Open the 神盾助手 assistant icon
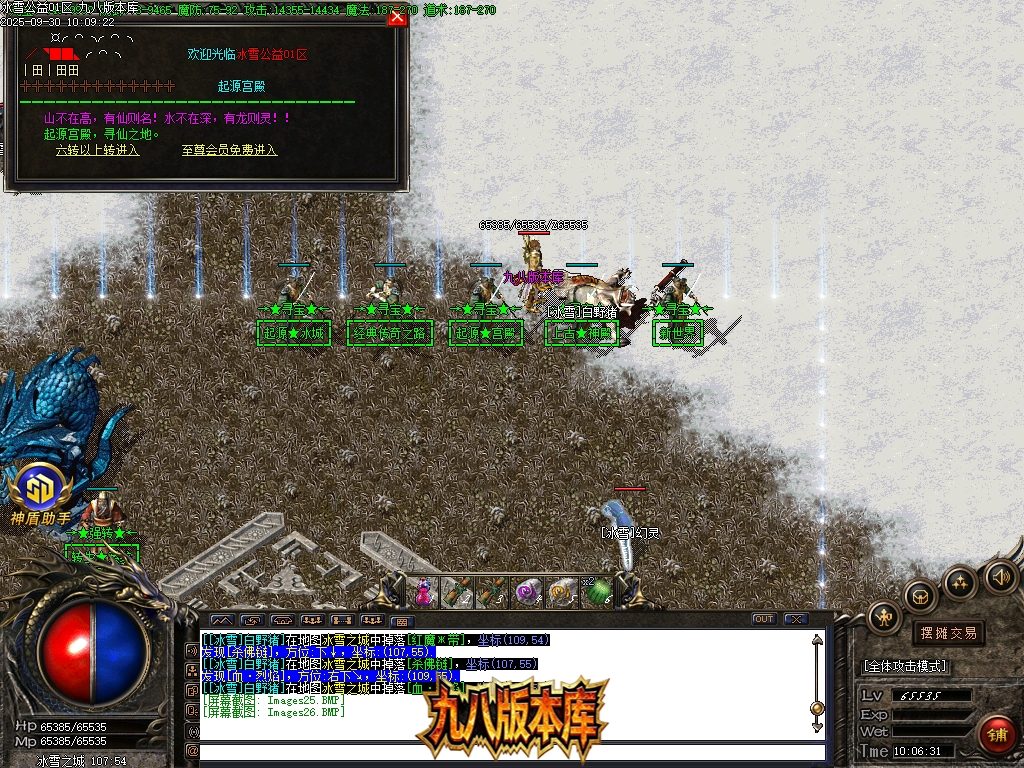Screen dimensions: 1024x768 [x=40, y=490]
